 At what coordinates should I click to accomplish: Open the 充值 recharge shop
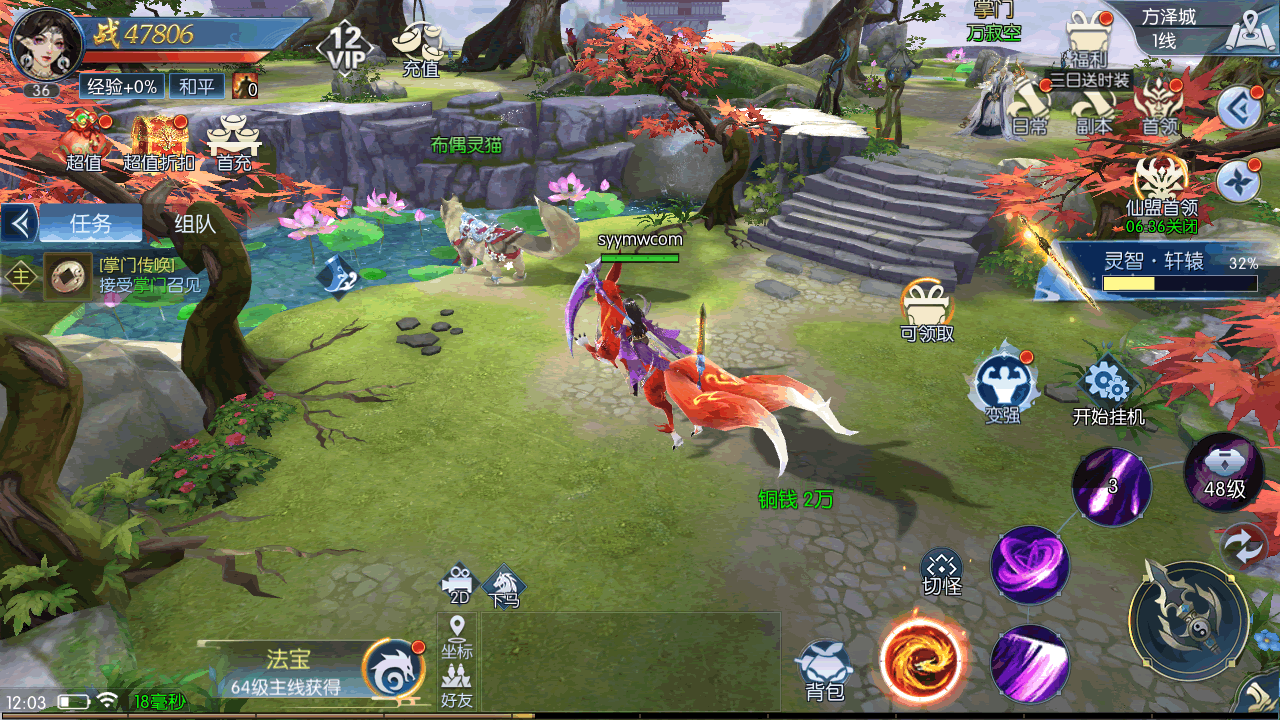click(x=420, y=48)
